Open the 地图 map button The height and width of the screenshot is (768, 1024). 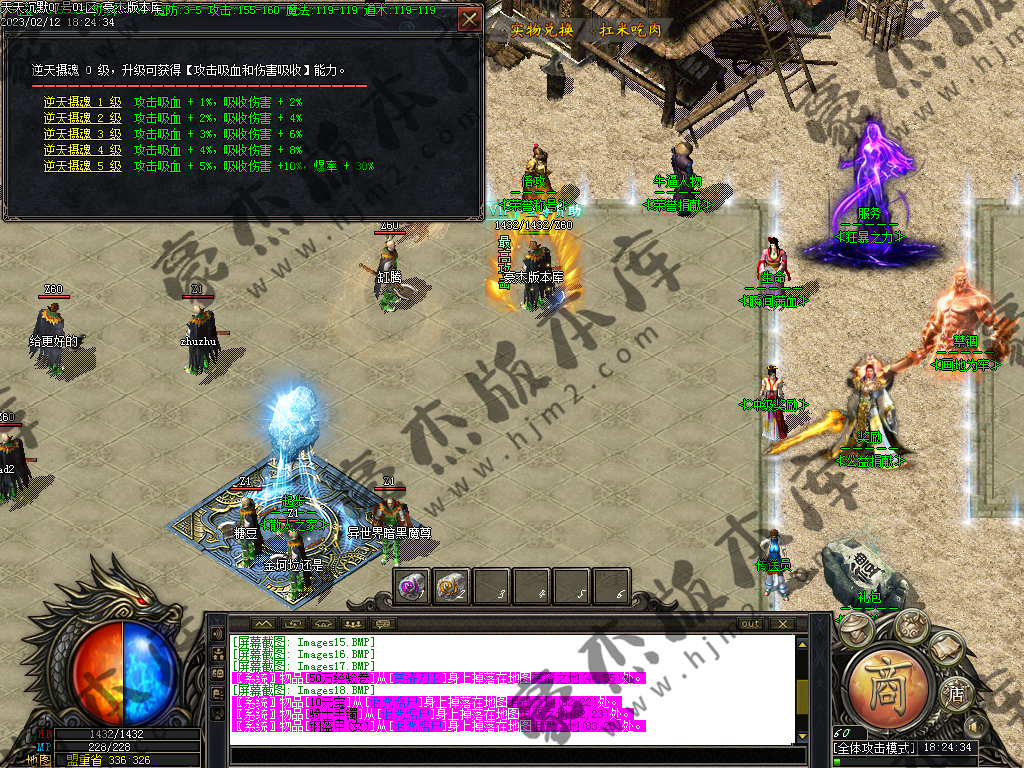(40, 760)
